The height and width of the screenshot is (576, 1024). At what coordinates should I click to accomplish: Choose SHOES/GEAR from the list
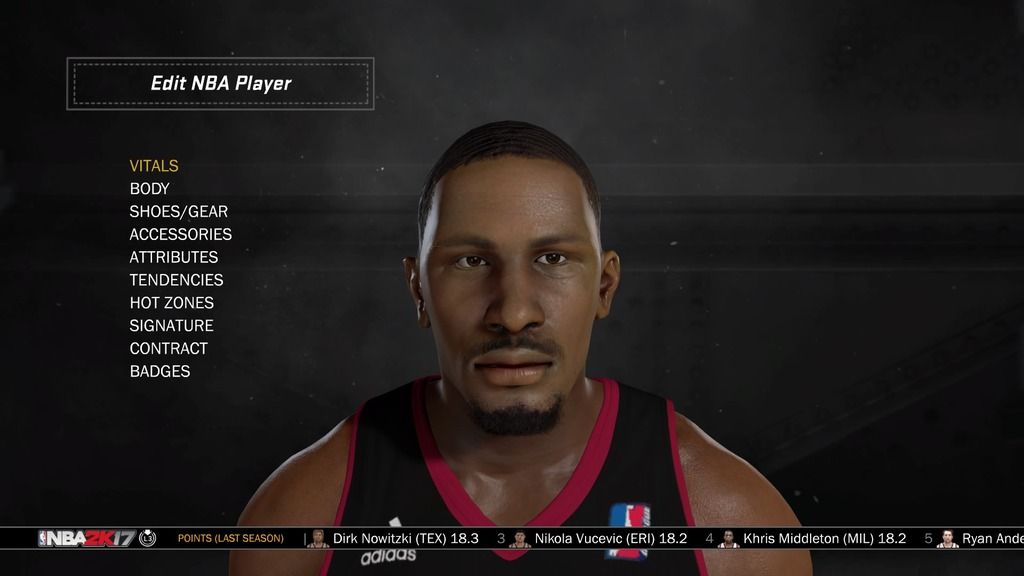tap(179, 212)
